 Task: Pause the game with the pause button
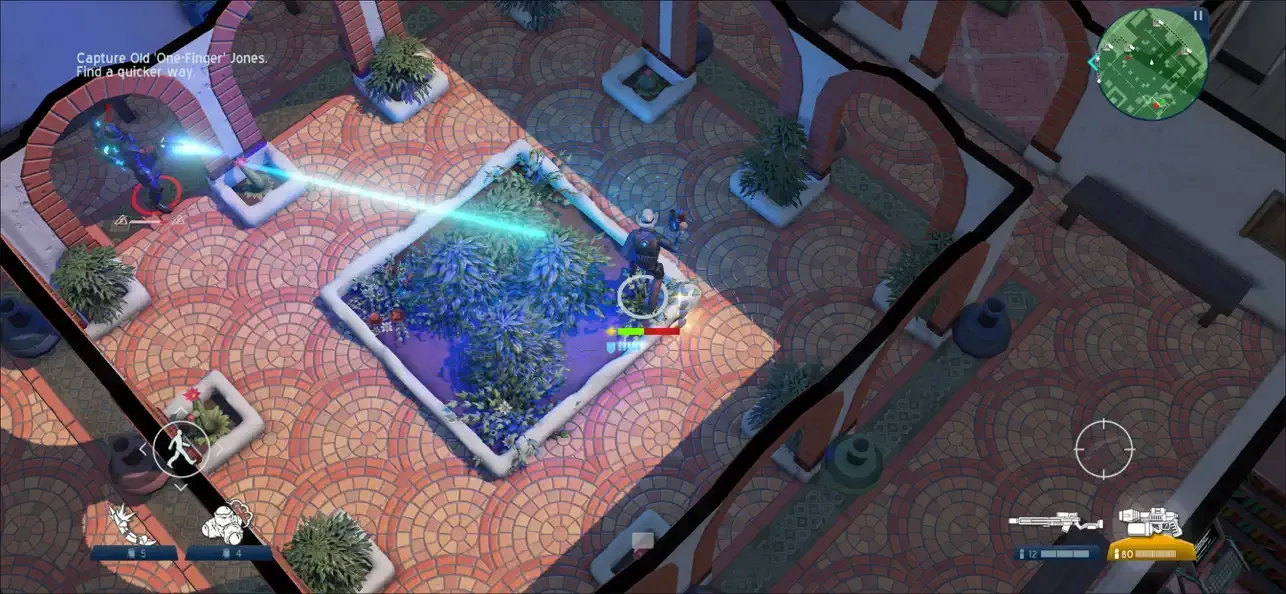(1198, 16)
